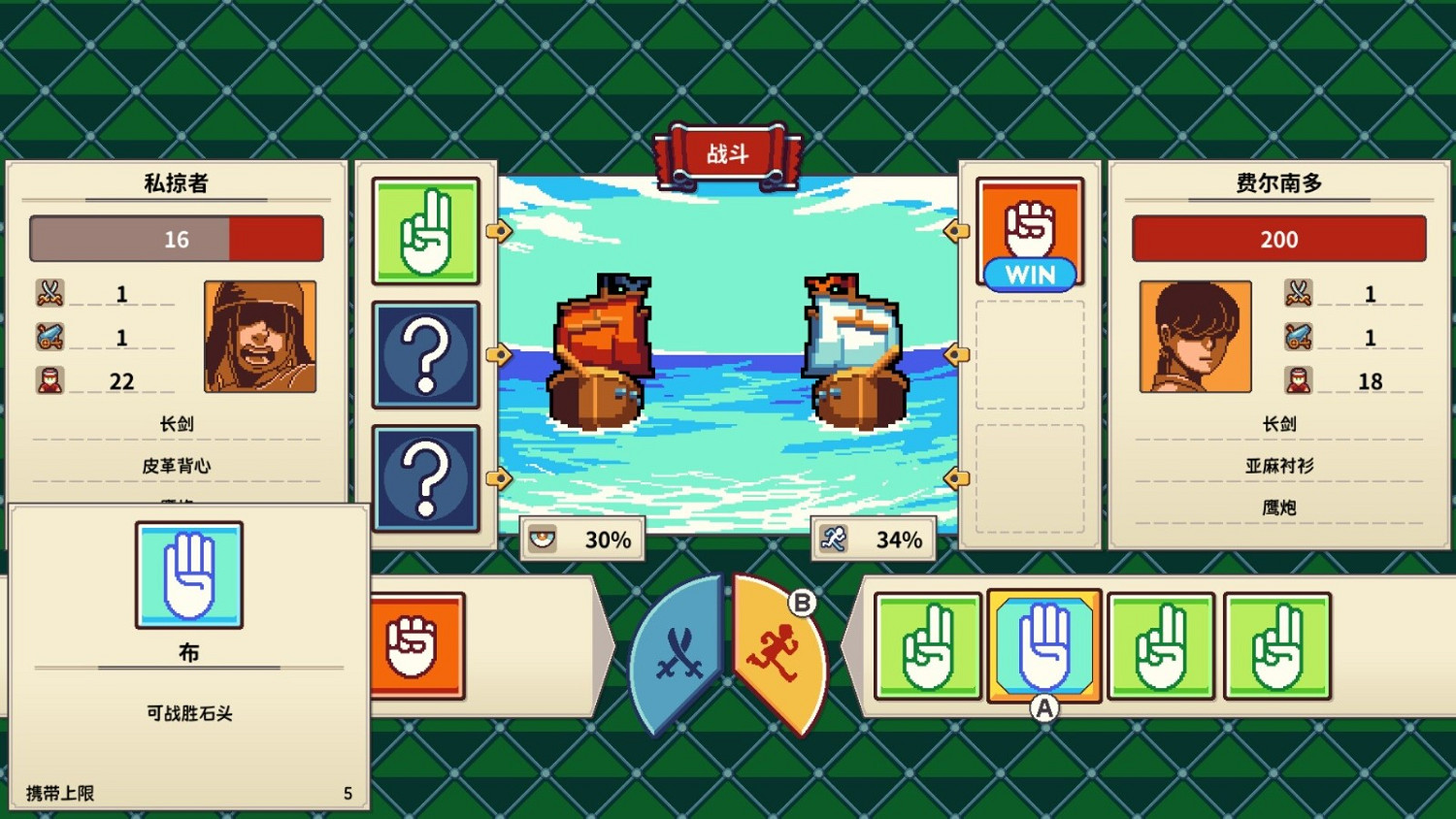The width and height of the screenshot is (1456, 819).
Task: Click the 私掠者 character portrait
Action: 260,338
